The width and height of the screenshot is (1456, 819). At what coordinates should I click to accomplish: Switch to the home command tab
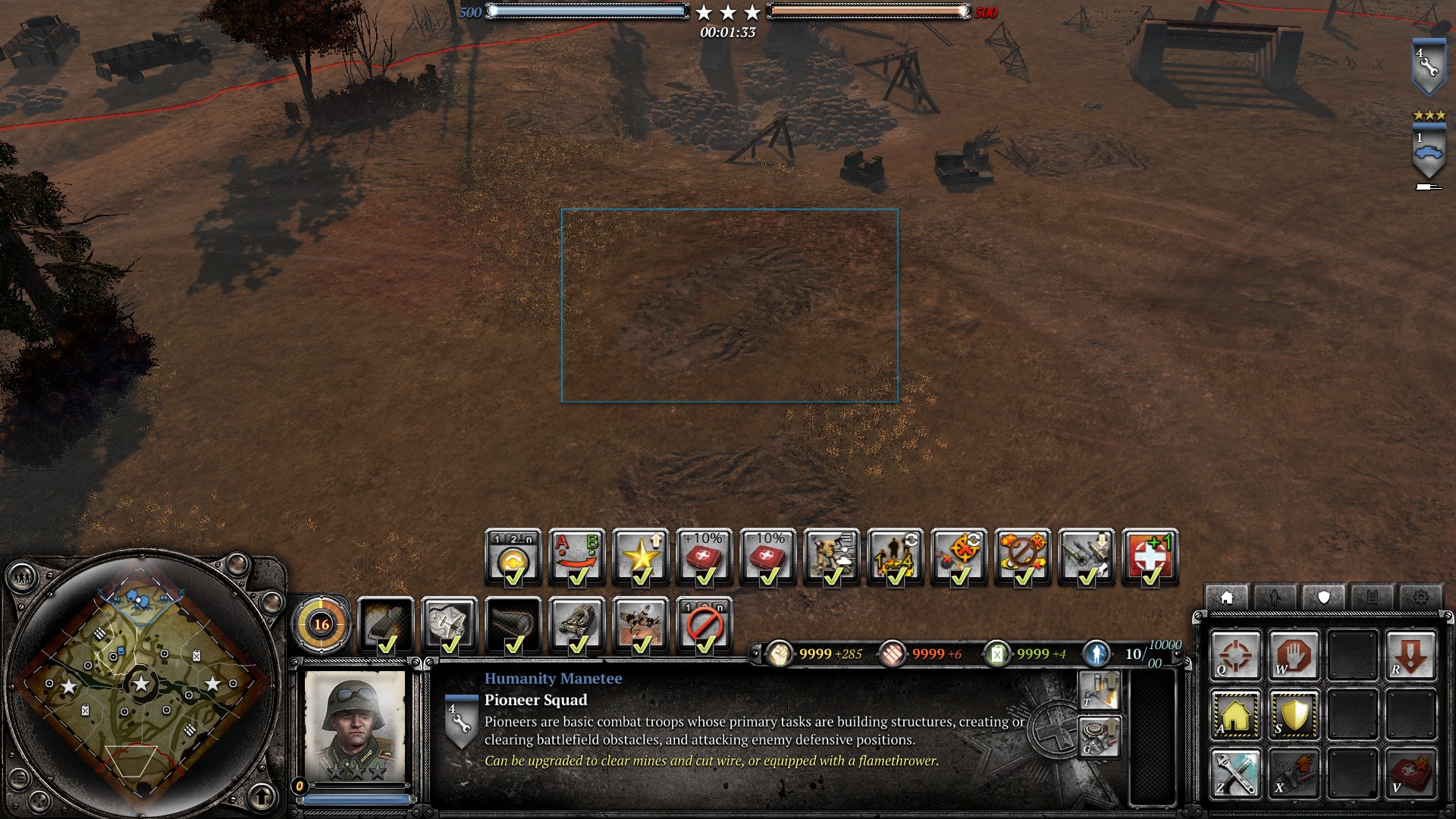tap(1226, 598)
